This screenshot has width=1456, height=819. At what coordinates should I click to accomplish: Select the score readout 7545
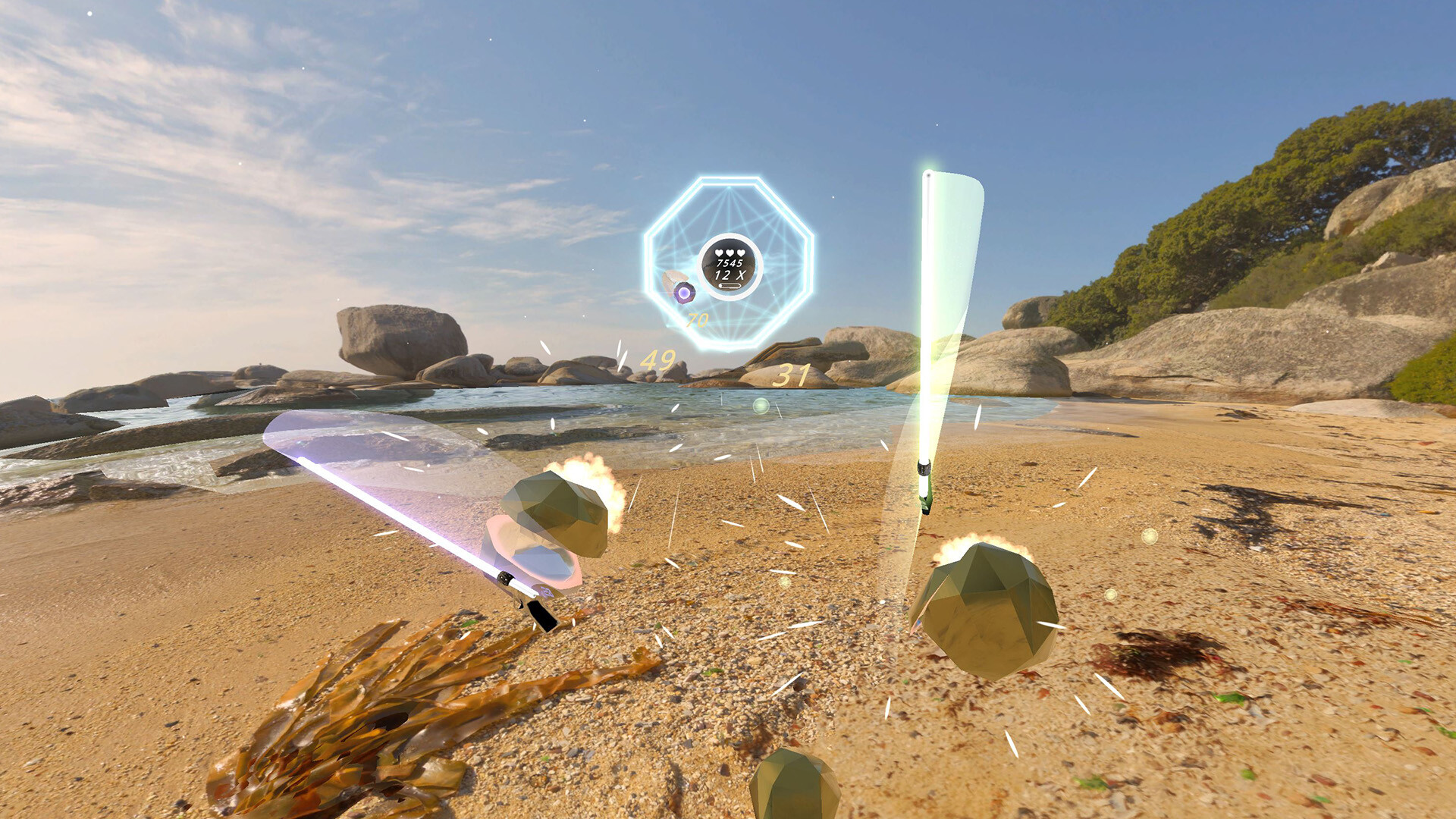click(730, 263)
